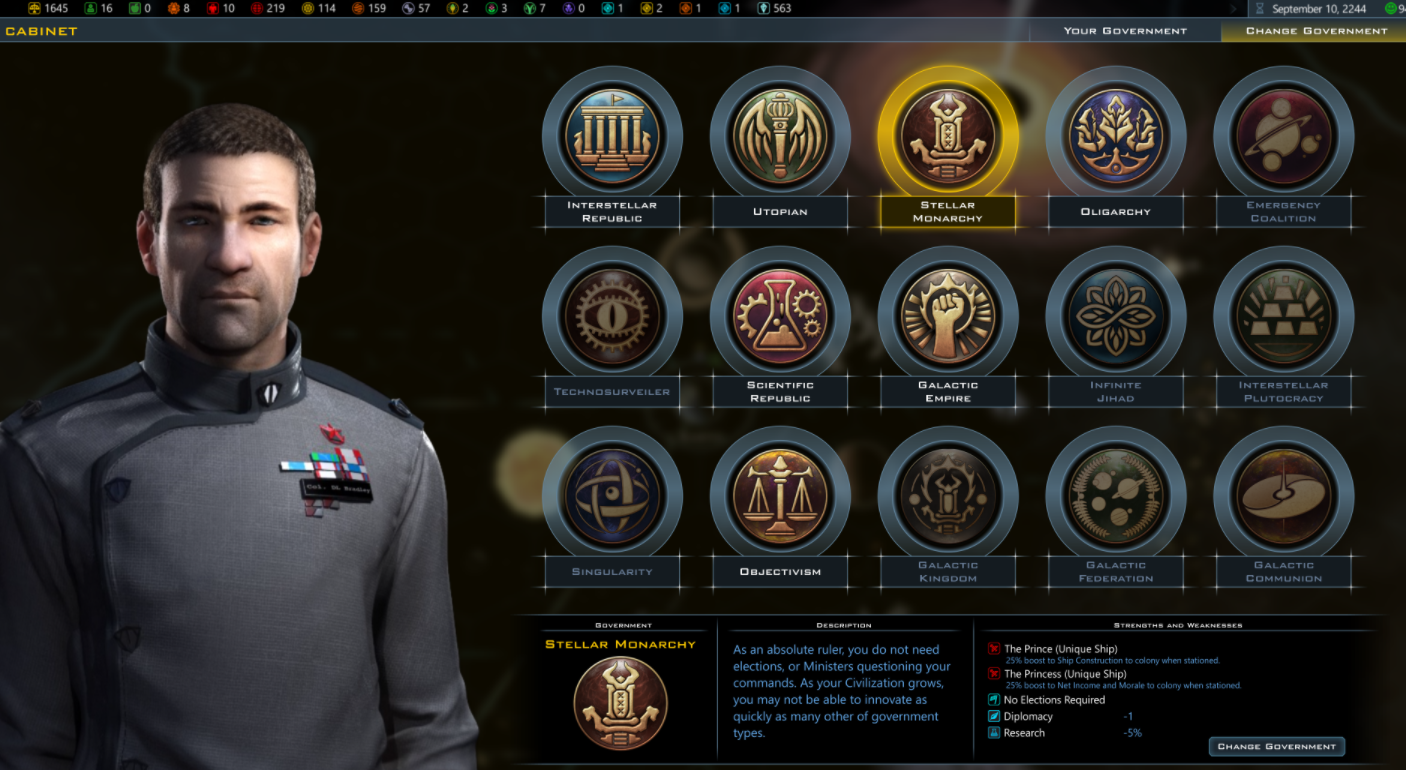The height and width of the screenshot is (770, 1406).
Task: Select the Emergency Coalition government
Action: click(1284, 136)
